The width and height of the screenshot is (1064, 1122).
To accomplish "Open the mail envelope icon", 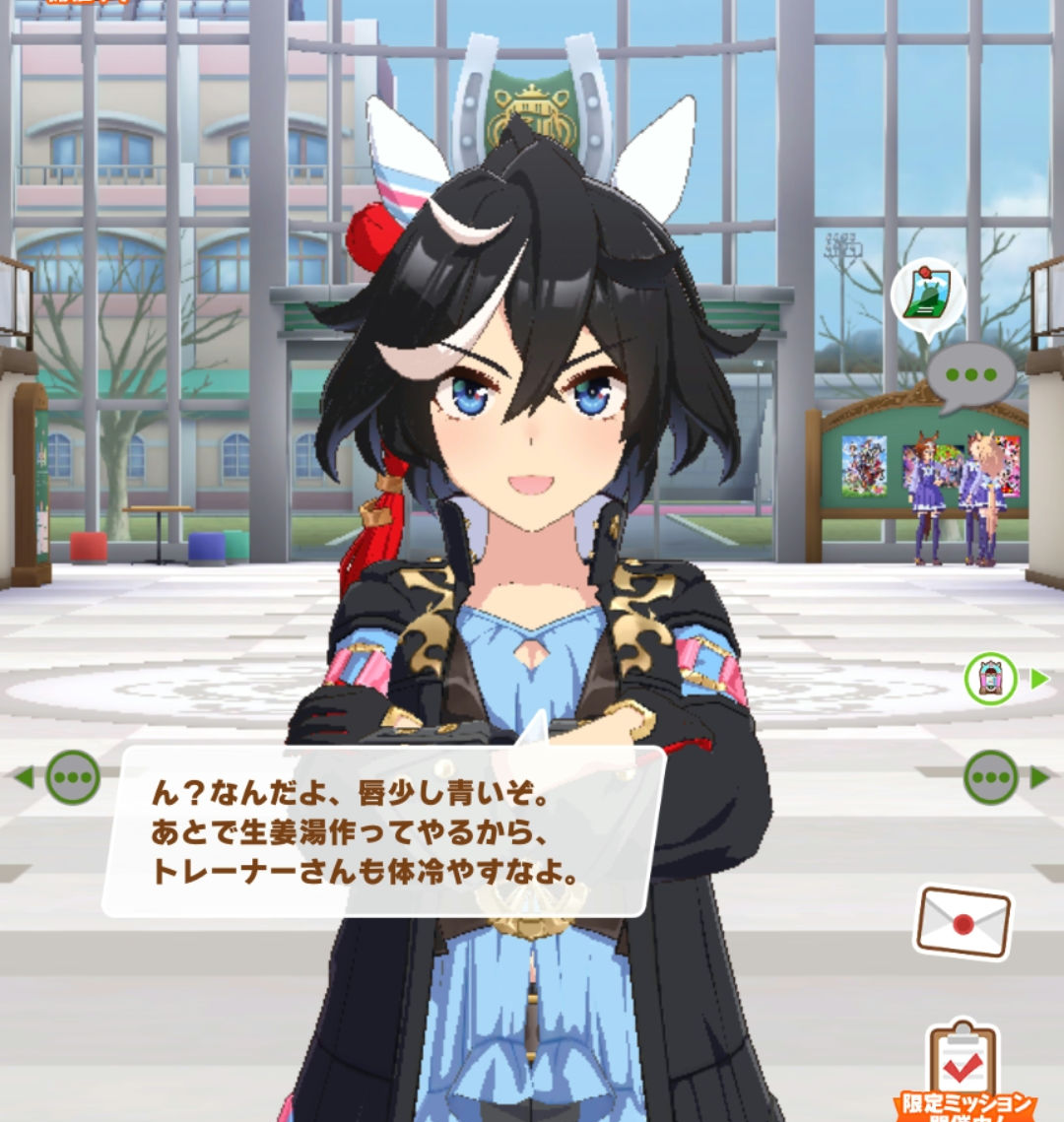I will [963, 922].
